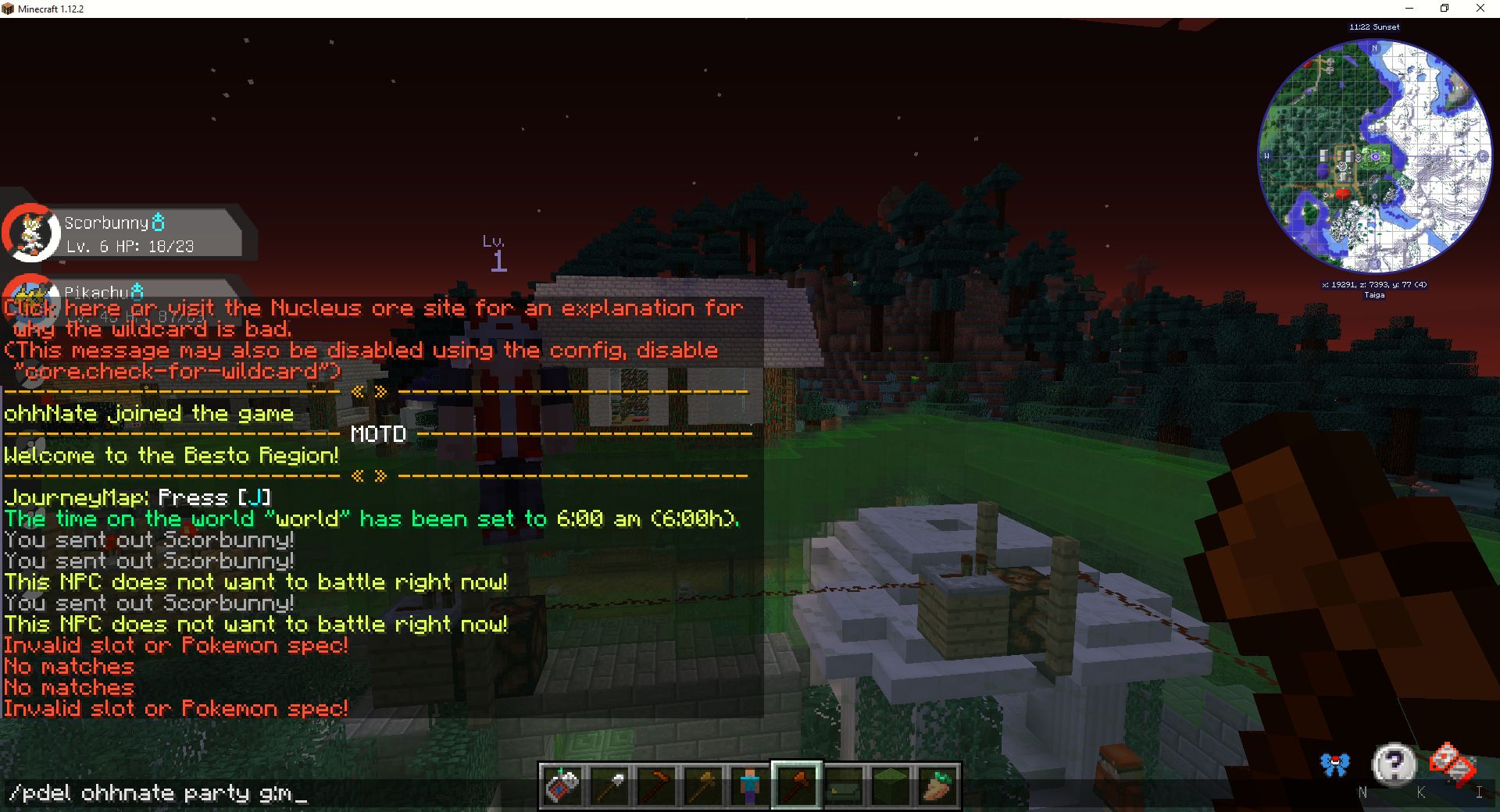
Task: Select Pikachu's portrait in the party HUD
Action: (31, 301)
